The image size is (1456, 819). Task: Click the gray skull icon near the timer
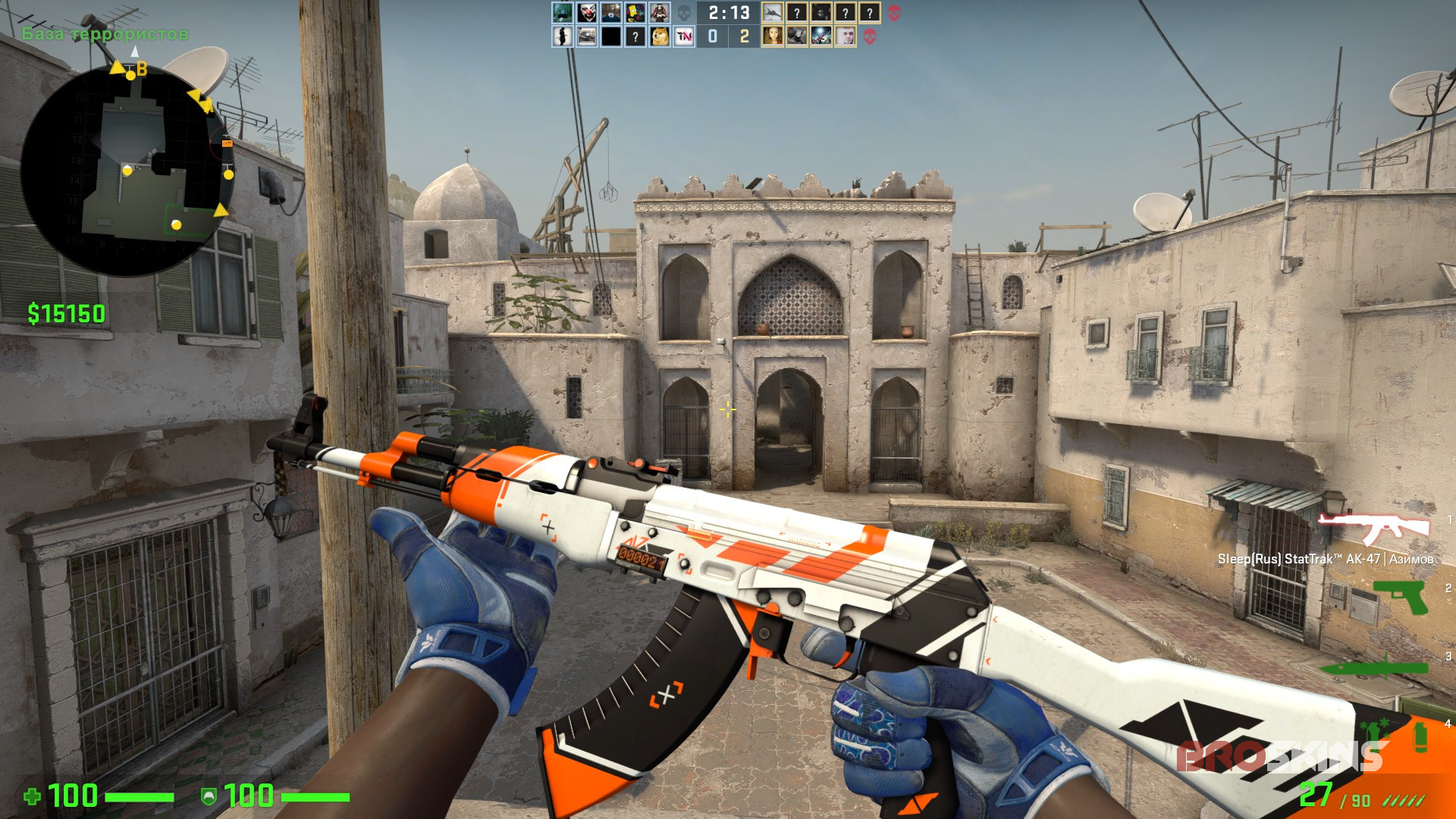(x=683, y=14)
